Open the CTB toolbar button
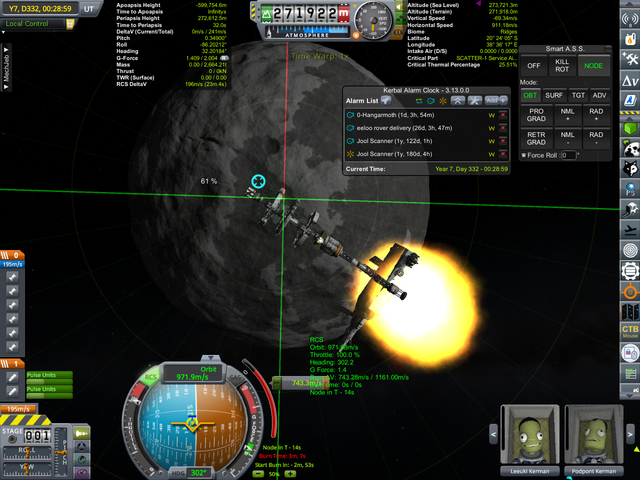The image size is (640, 480). point(629,331)
